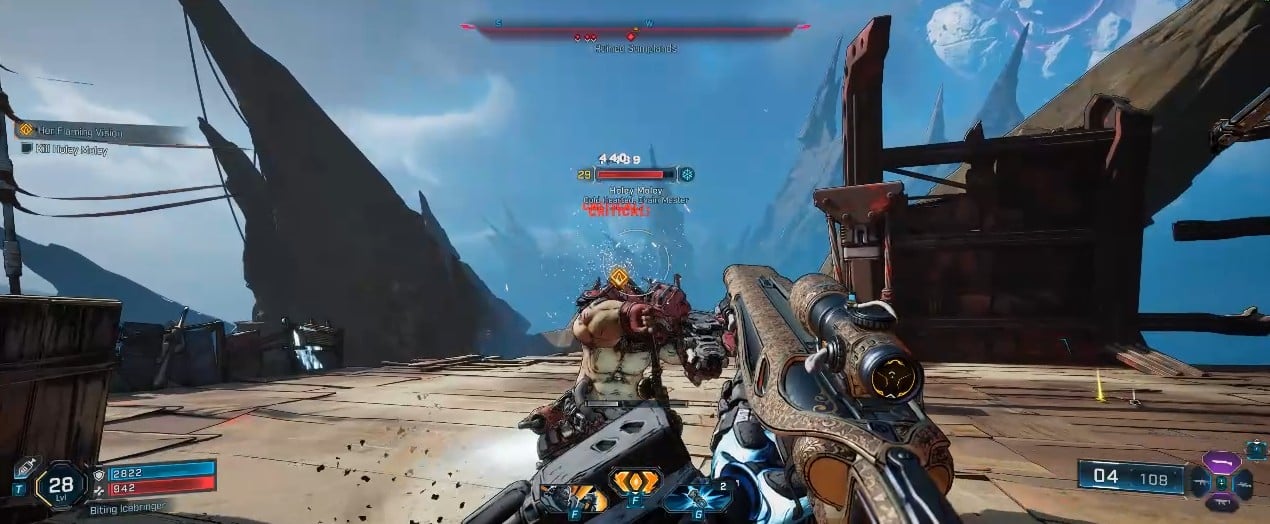Activate the orange chevron action skill
Viewport: 1270px width, 524px height.
click(636, 484)
